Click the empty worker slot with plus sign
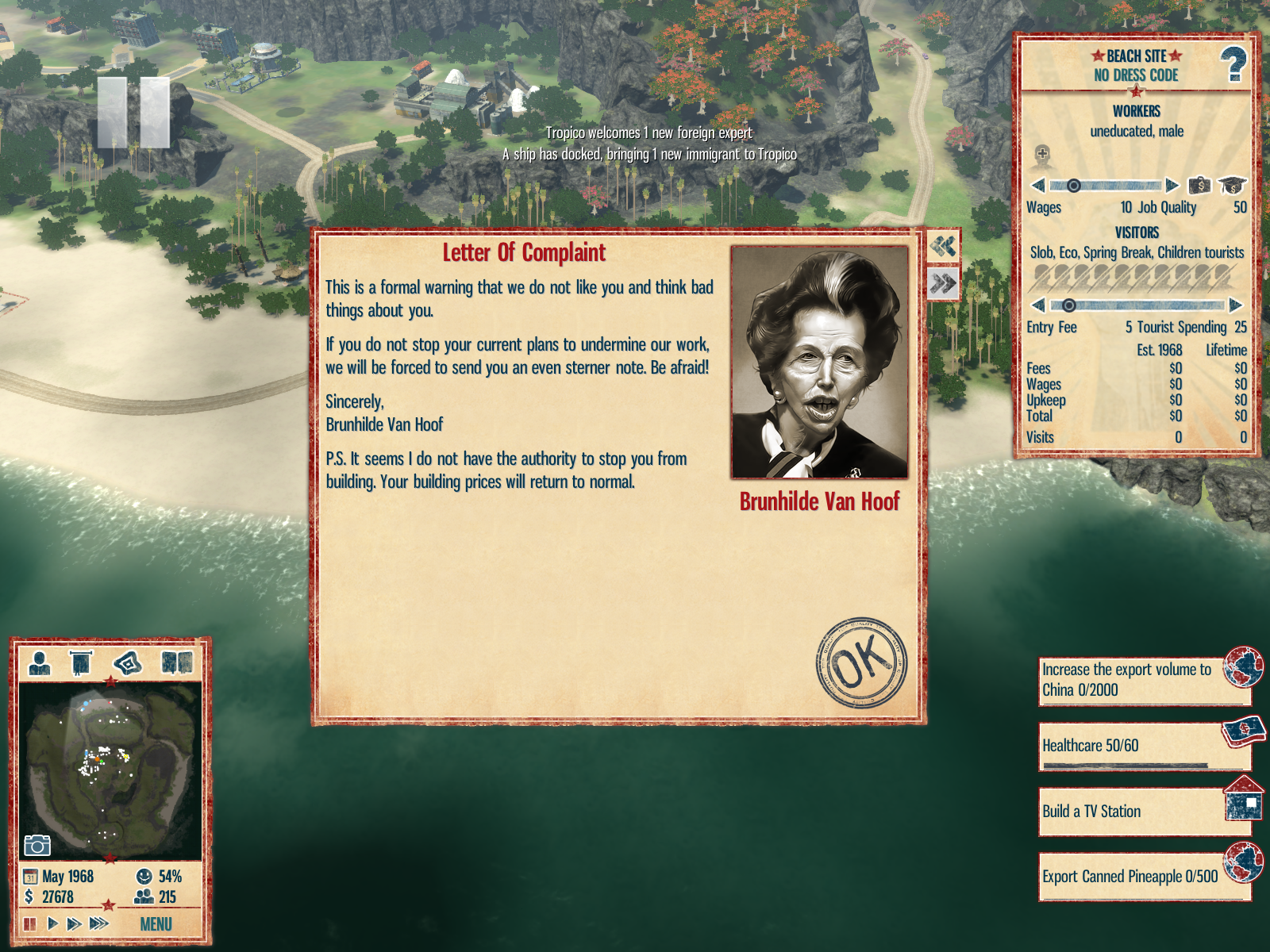 coord(1042,156)
